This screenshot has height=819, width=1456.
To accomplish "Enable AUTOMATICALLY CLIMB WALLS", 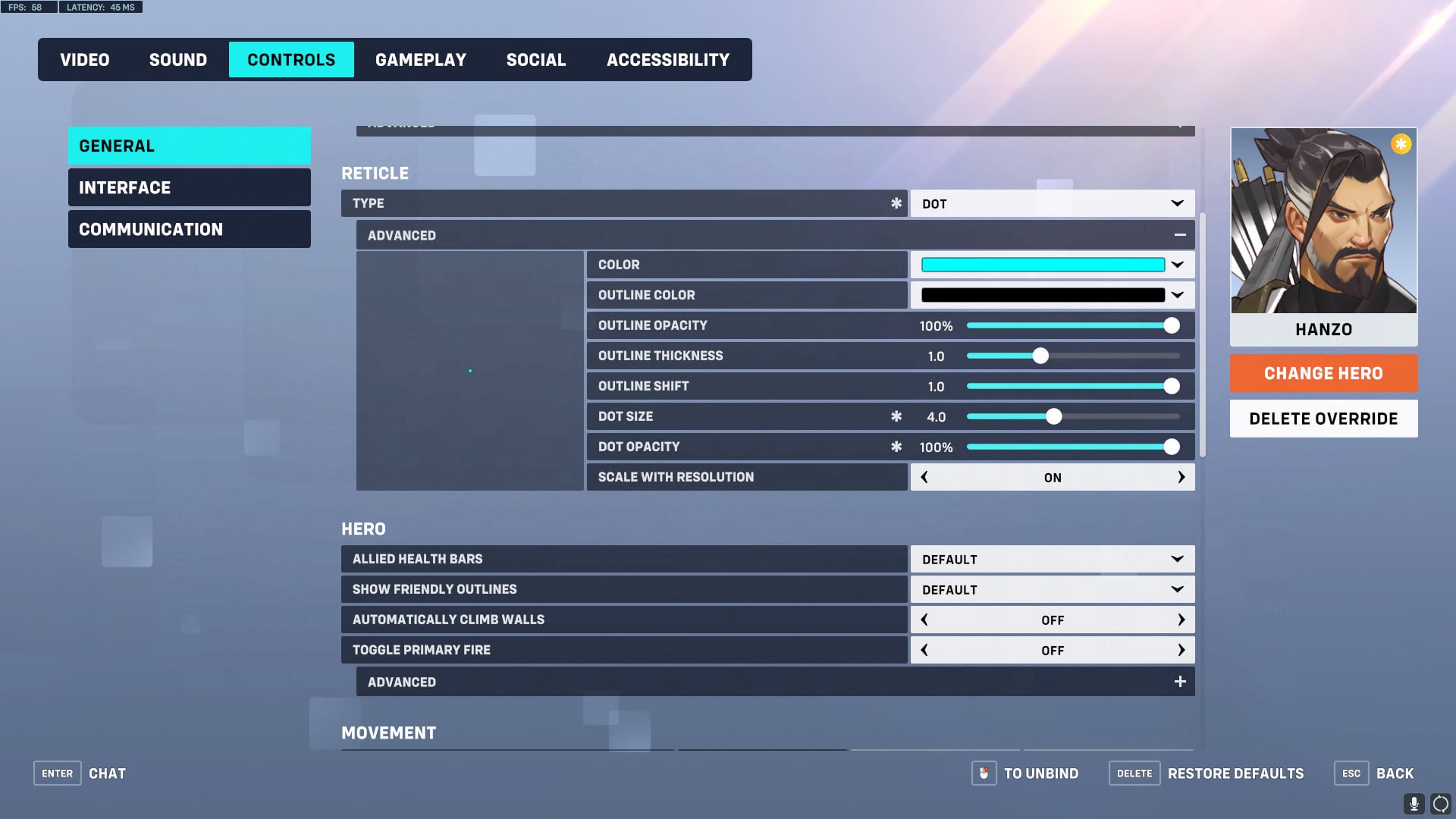I will [x=1181, y=620].
